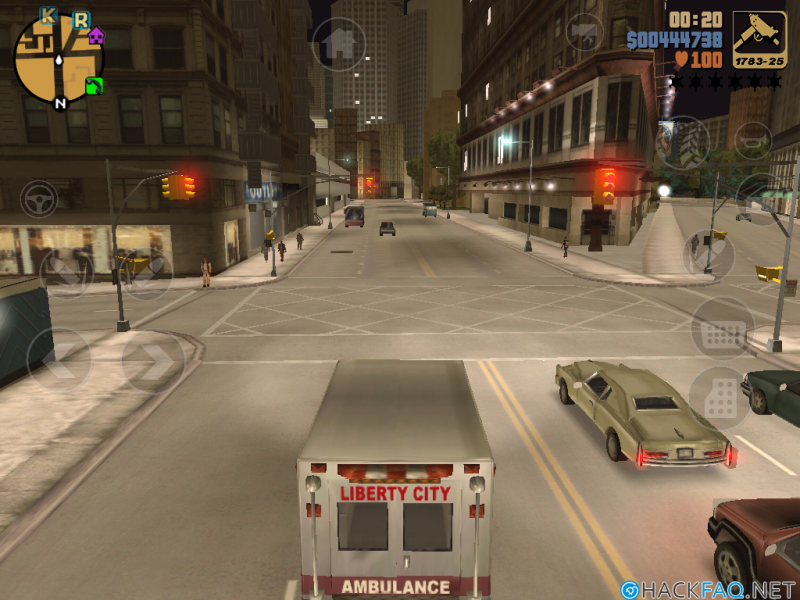
Task: Click the purple house marker on the radar
Action: [x=96, y=37]
